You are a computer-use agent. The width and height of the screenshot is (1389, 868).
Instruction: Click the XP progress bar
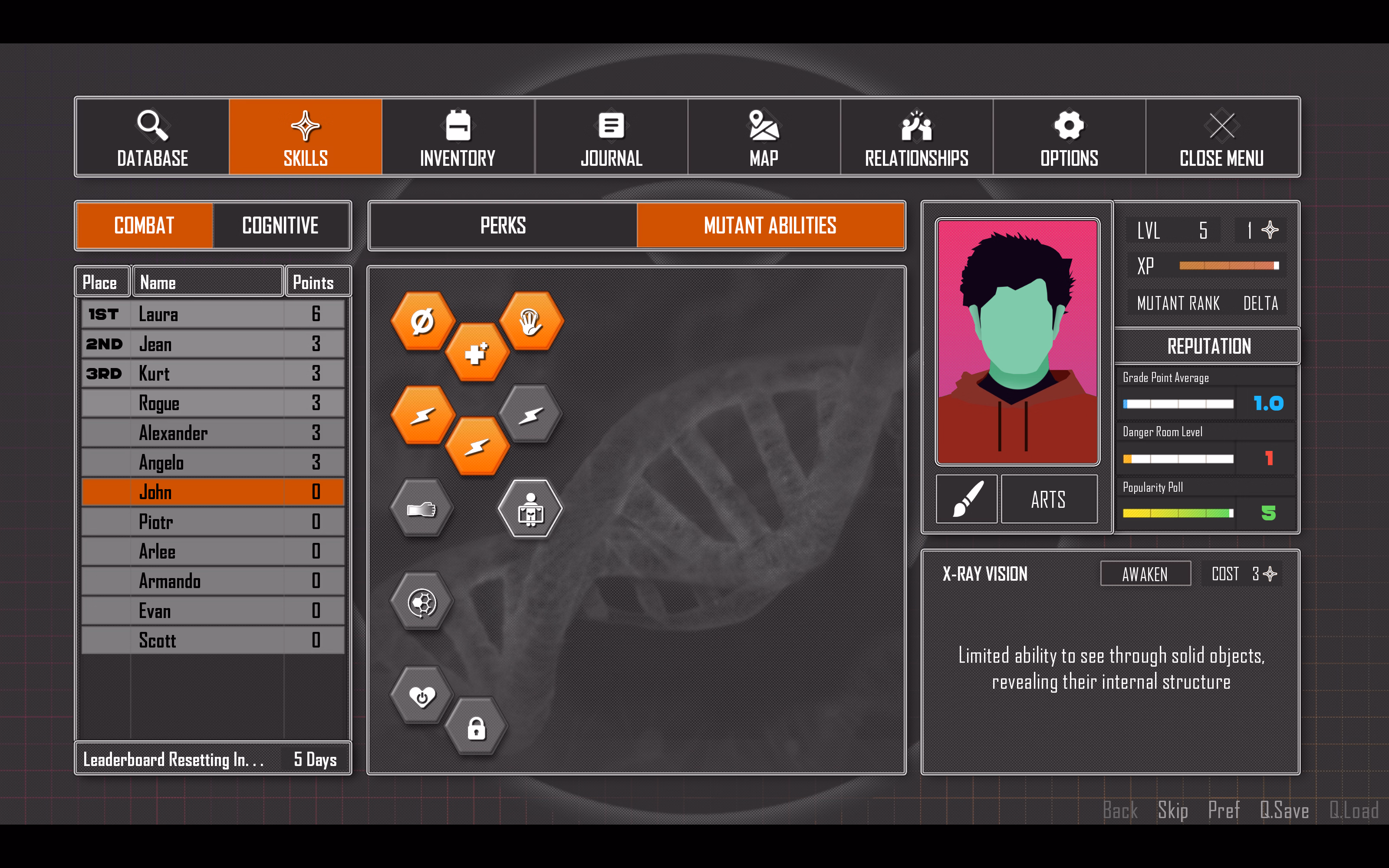(1228, 265)
